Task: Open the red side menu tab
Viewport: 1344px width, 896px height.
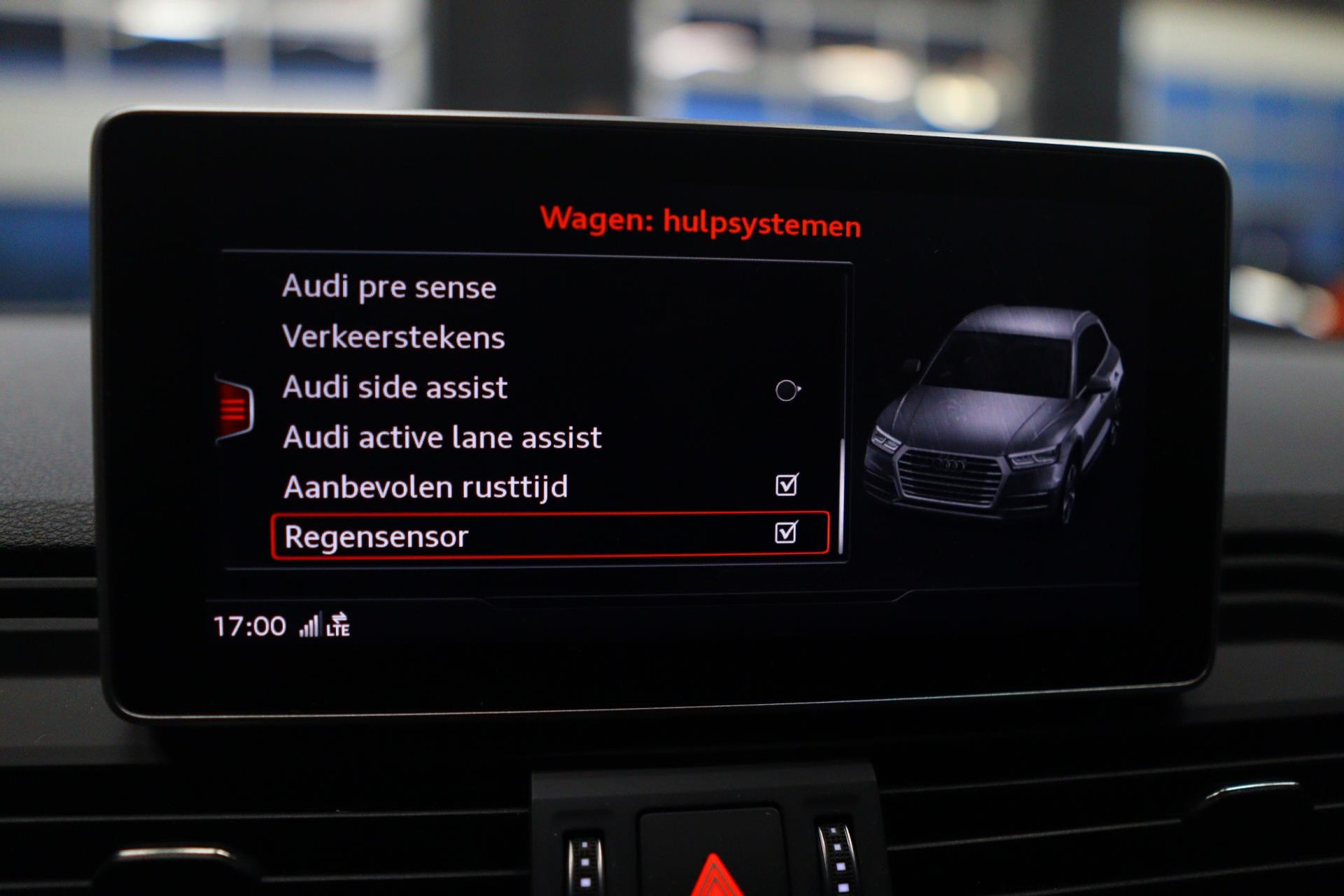Action: click(234, 408)
